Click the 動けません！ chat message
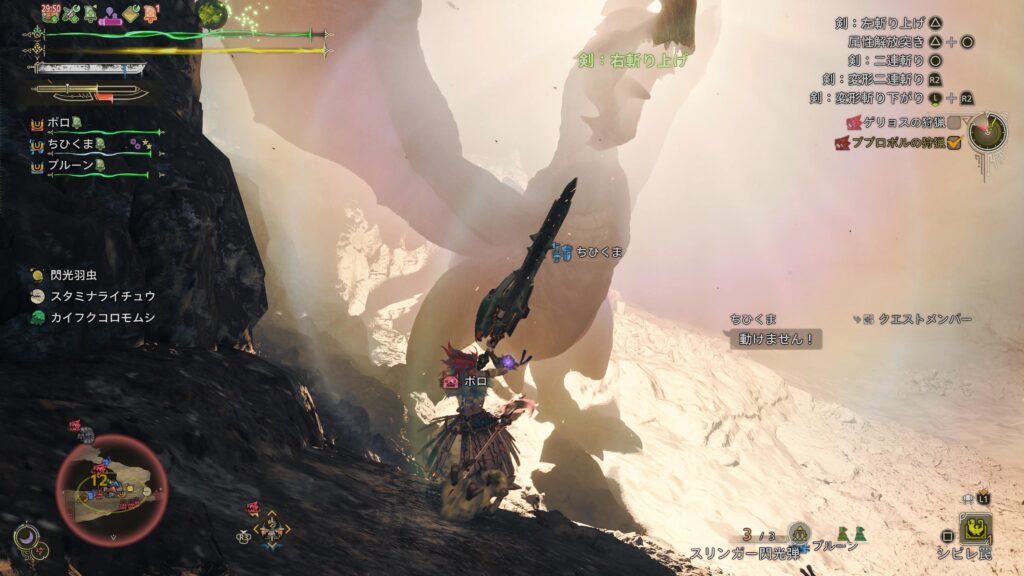1024x576 pixels. [x=776, y=339]
